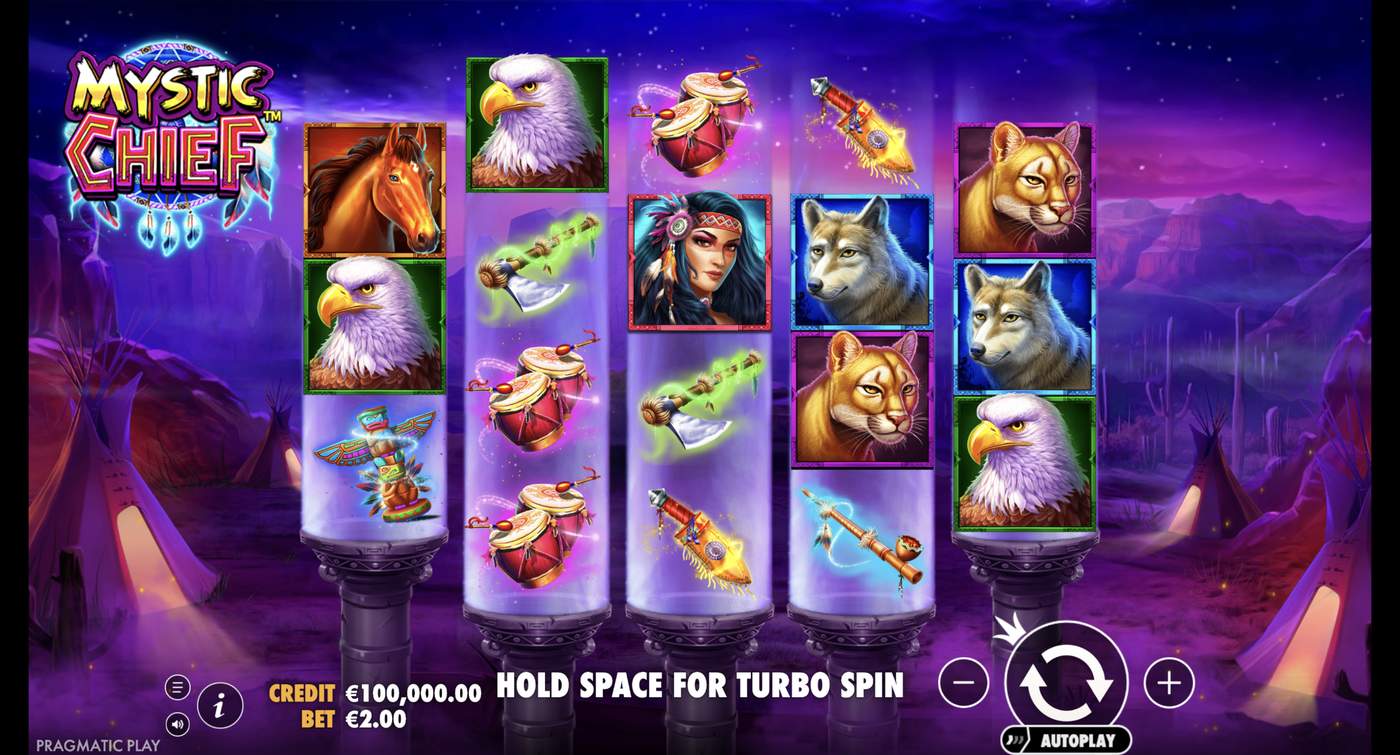
Task: Click the HOLD SPACE FOR TURBO SPIN text
Action: click(x=700, y=687)
